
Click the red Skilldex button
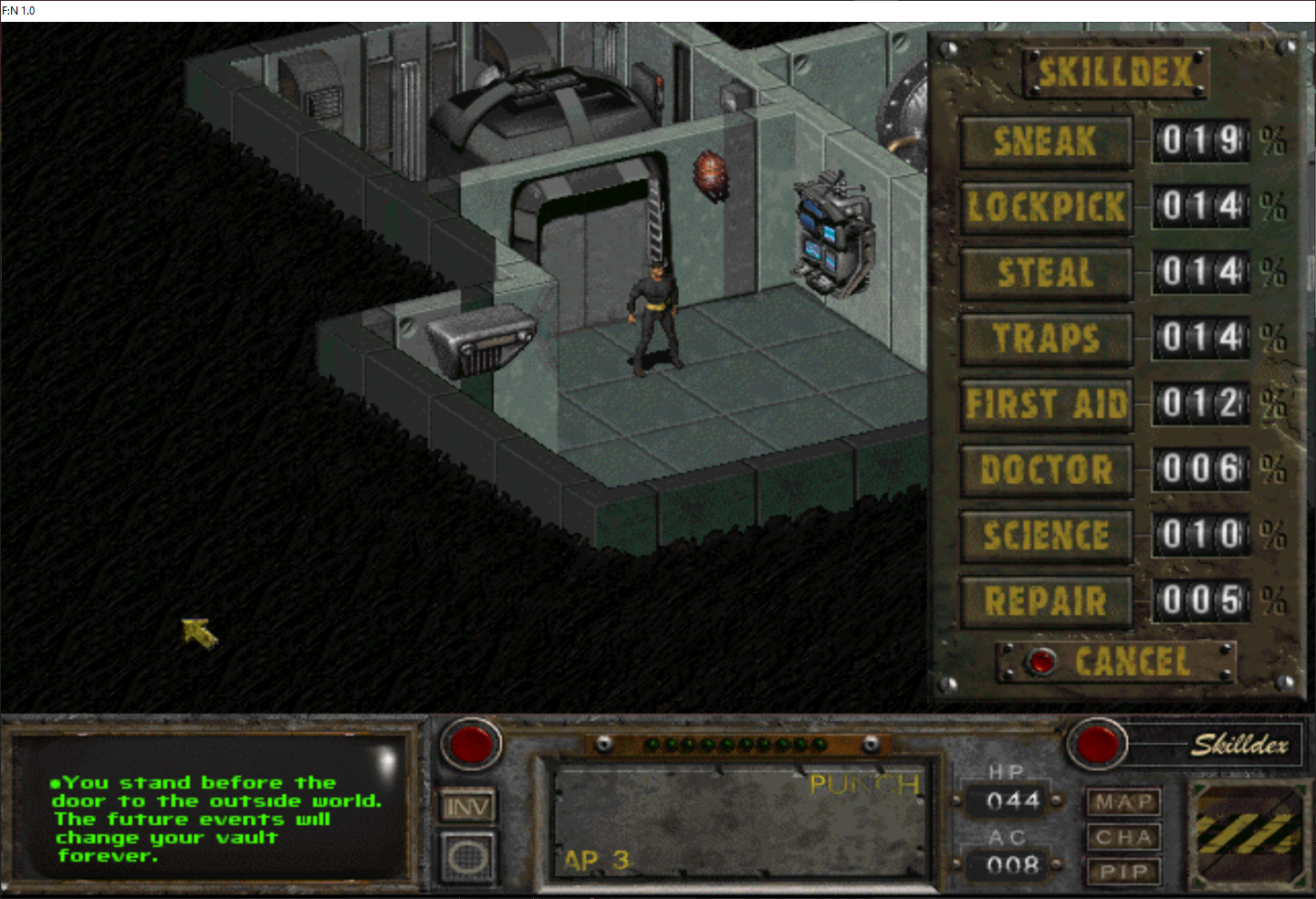click(x=1097, y=744)
